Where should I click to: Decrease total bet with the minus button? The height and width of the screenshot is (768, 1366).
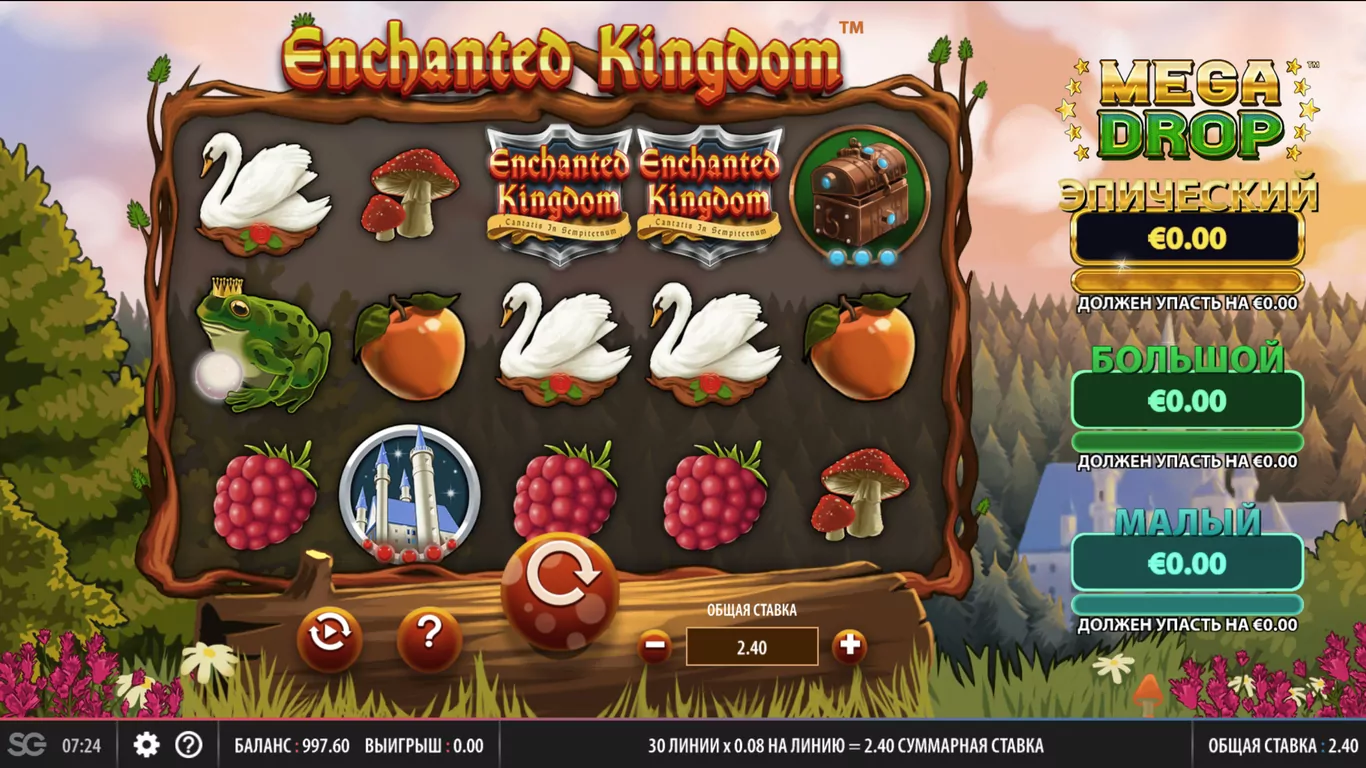pos(655,646)
